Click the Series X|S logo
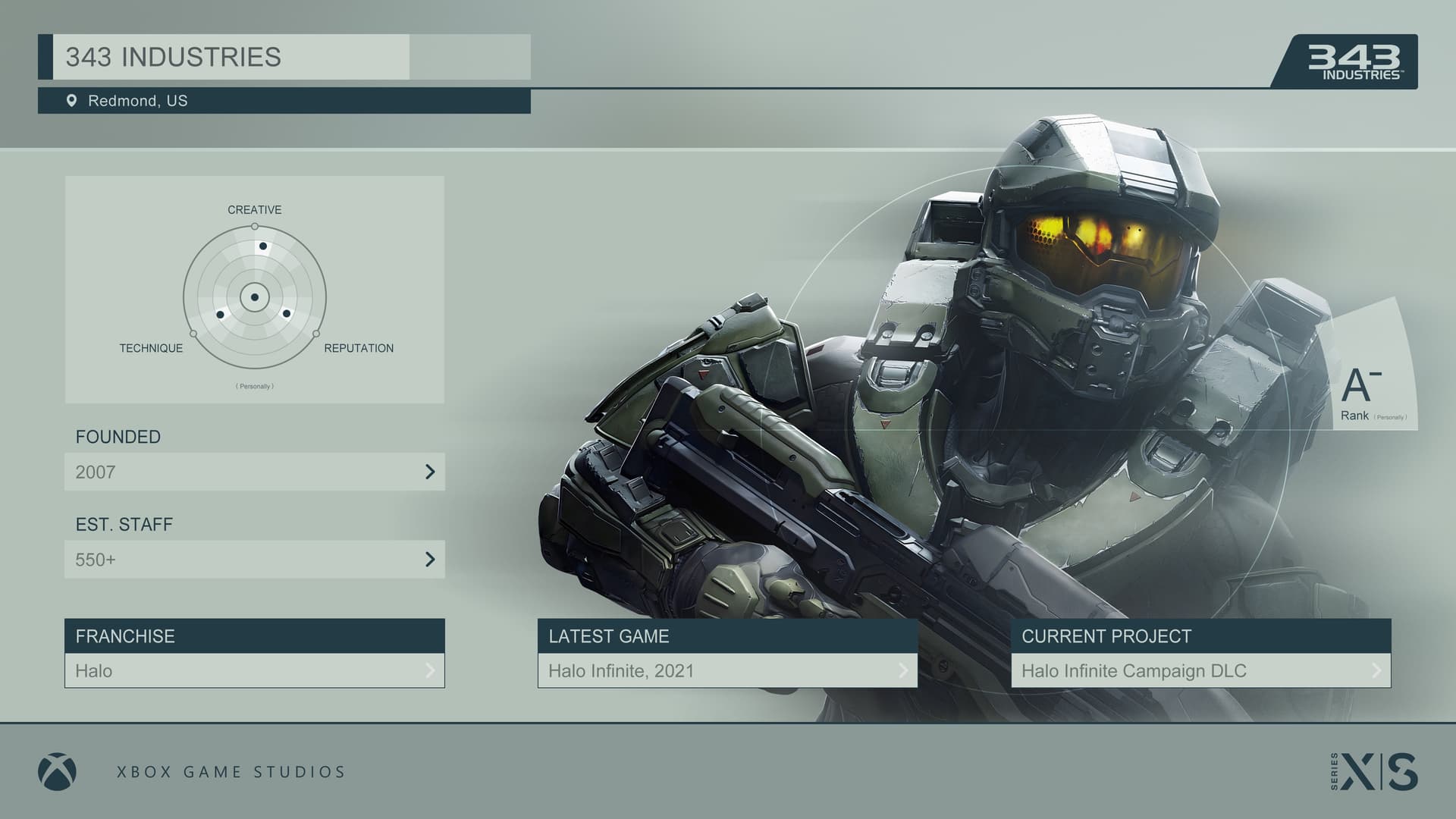 click(x=1374, y=772)
